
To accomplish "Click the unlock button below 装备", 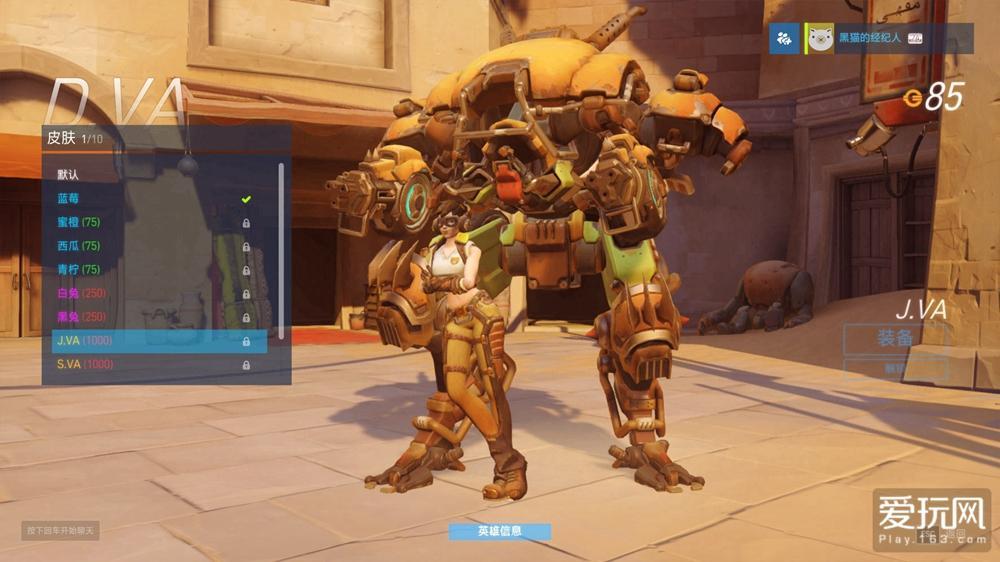I will (x=894, y=368).
